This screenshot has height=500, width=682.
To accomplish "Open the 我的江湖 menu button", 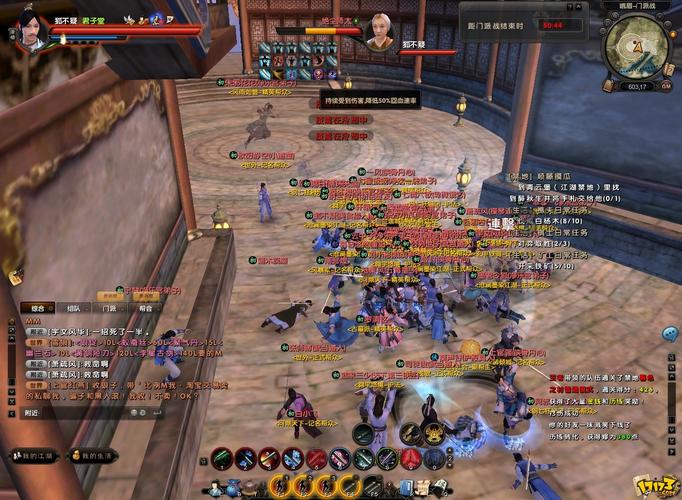I will pyautogui.click(x=32, y=456).
